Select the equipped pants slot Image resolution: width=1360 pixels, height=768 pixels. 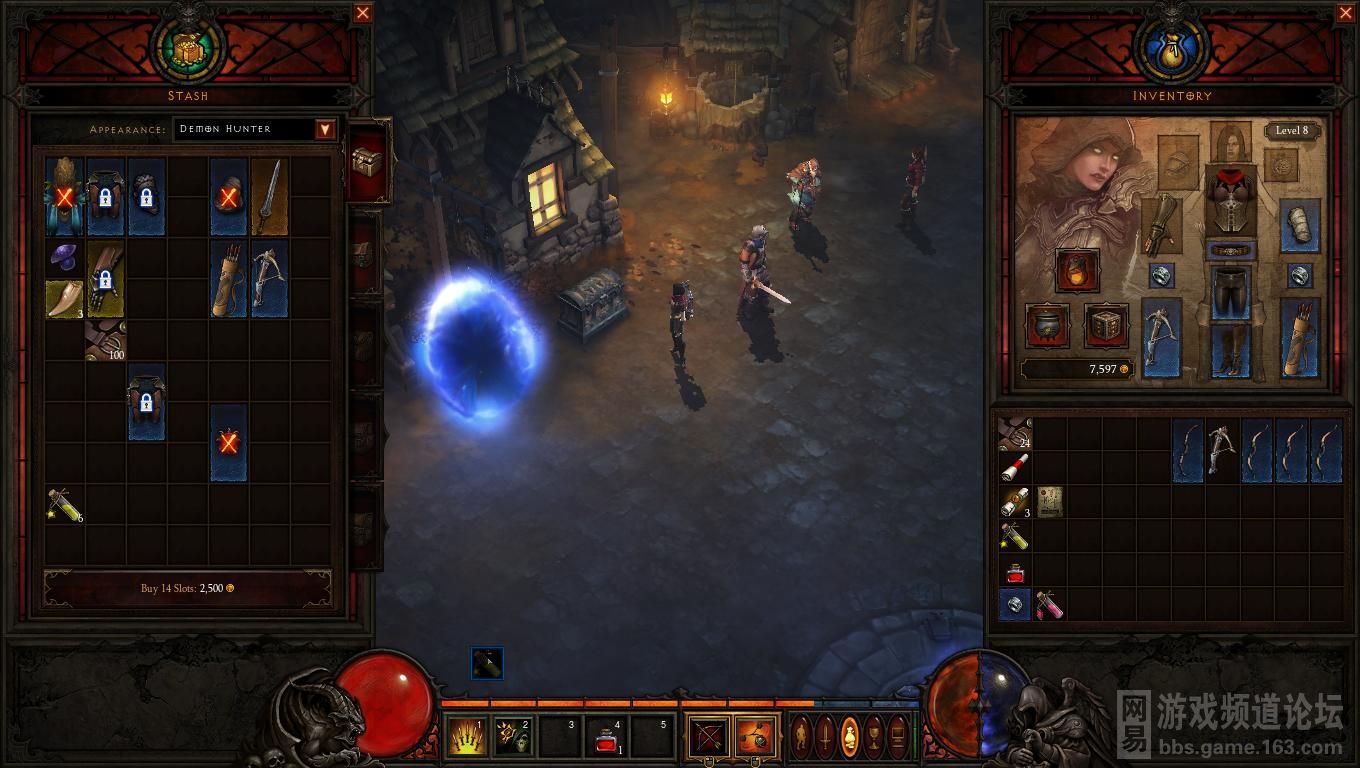[1230, 290]
